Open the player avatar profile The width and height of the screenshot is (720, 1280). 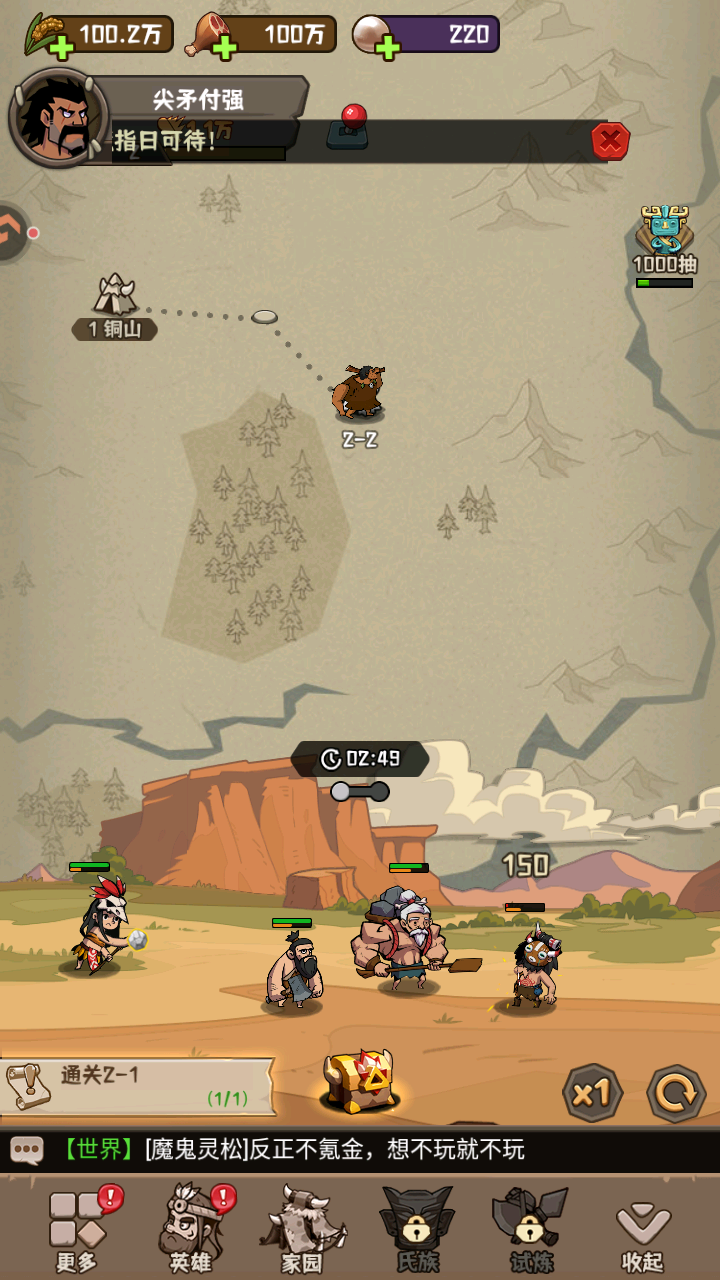(x=58, y=118)
